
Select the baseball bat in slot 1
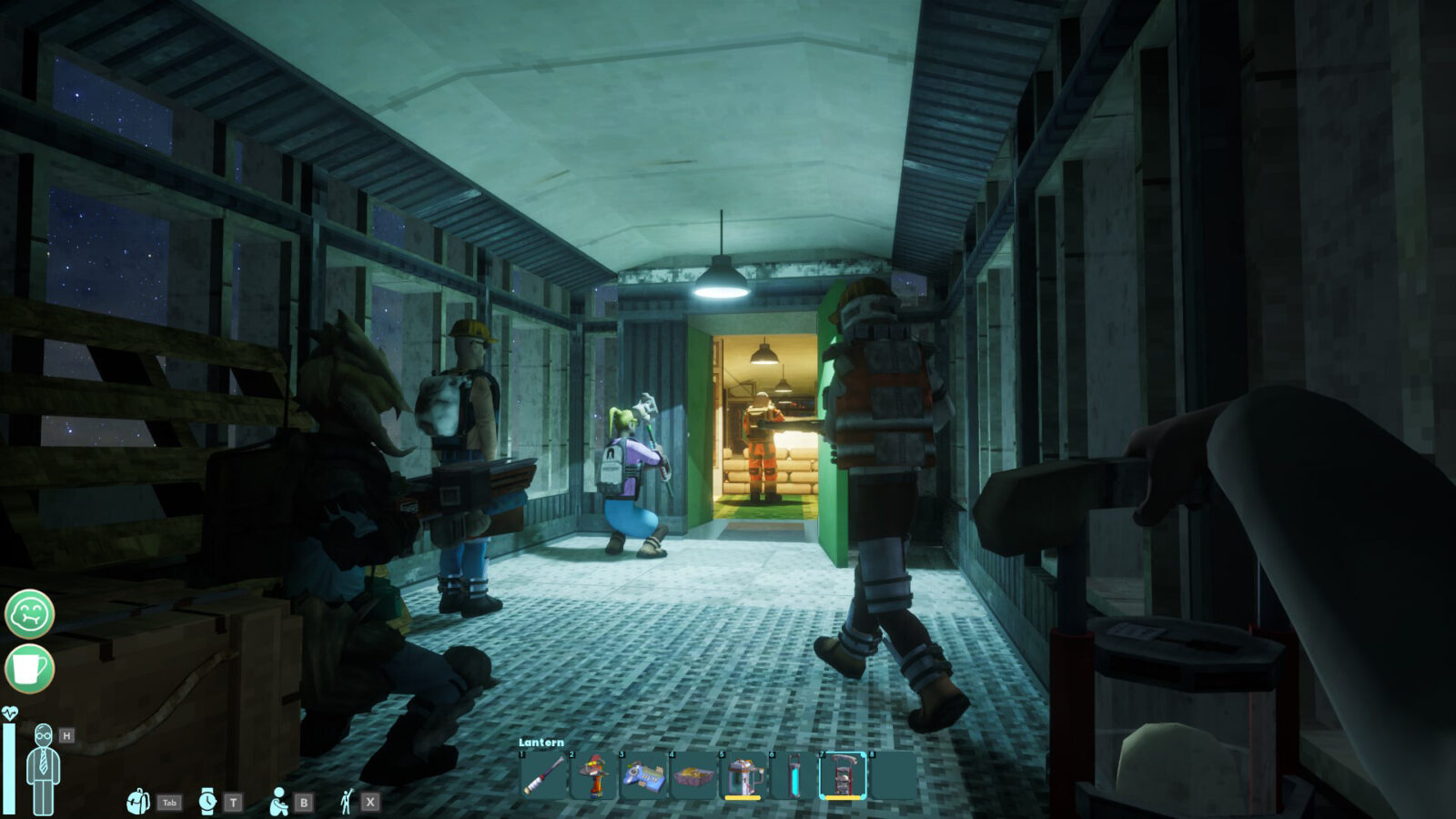[544, 776]
